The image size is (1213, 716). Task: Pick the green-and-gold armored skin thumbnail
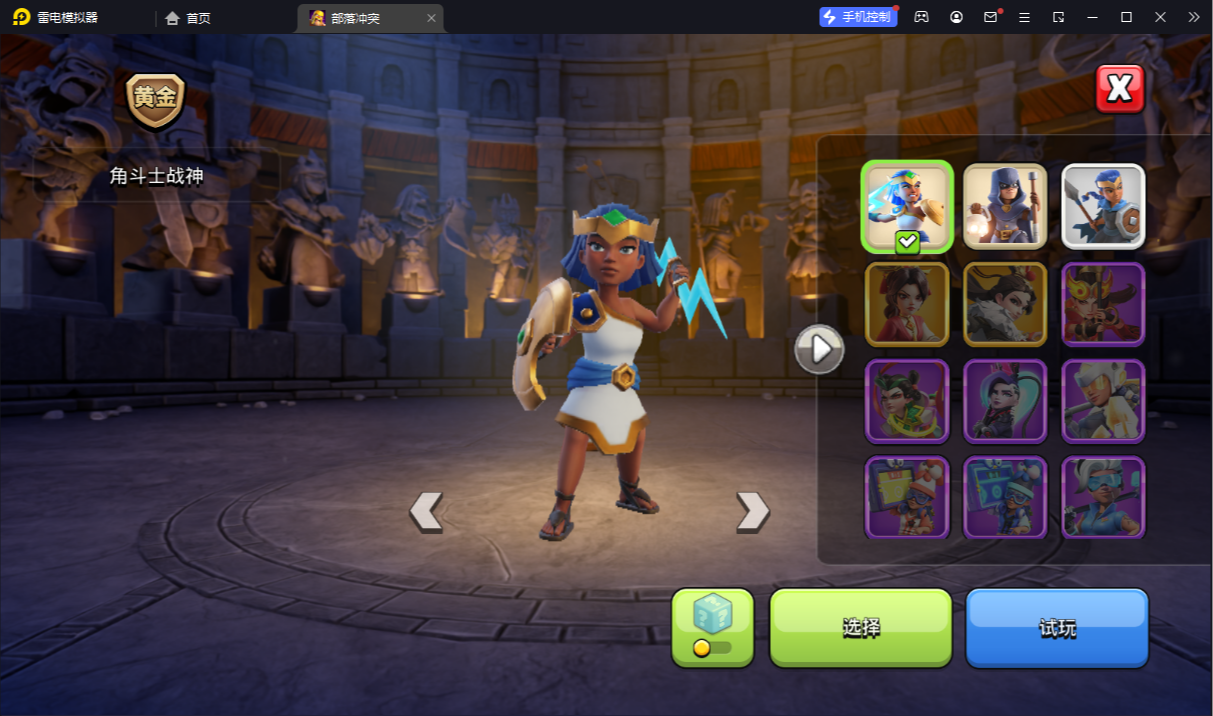[x=907, y=401]
